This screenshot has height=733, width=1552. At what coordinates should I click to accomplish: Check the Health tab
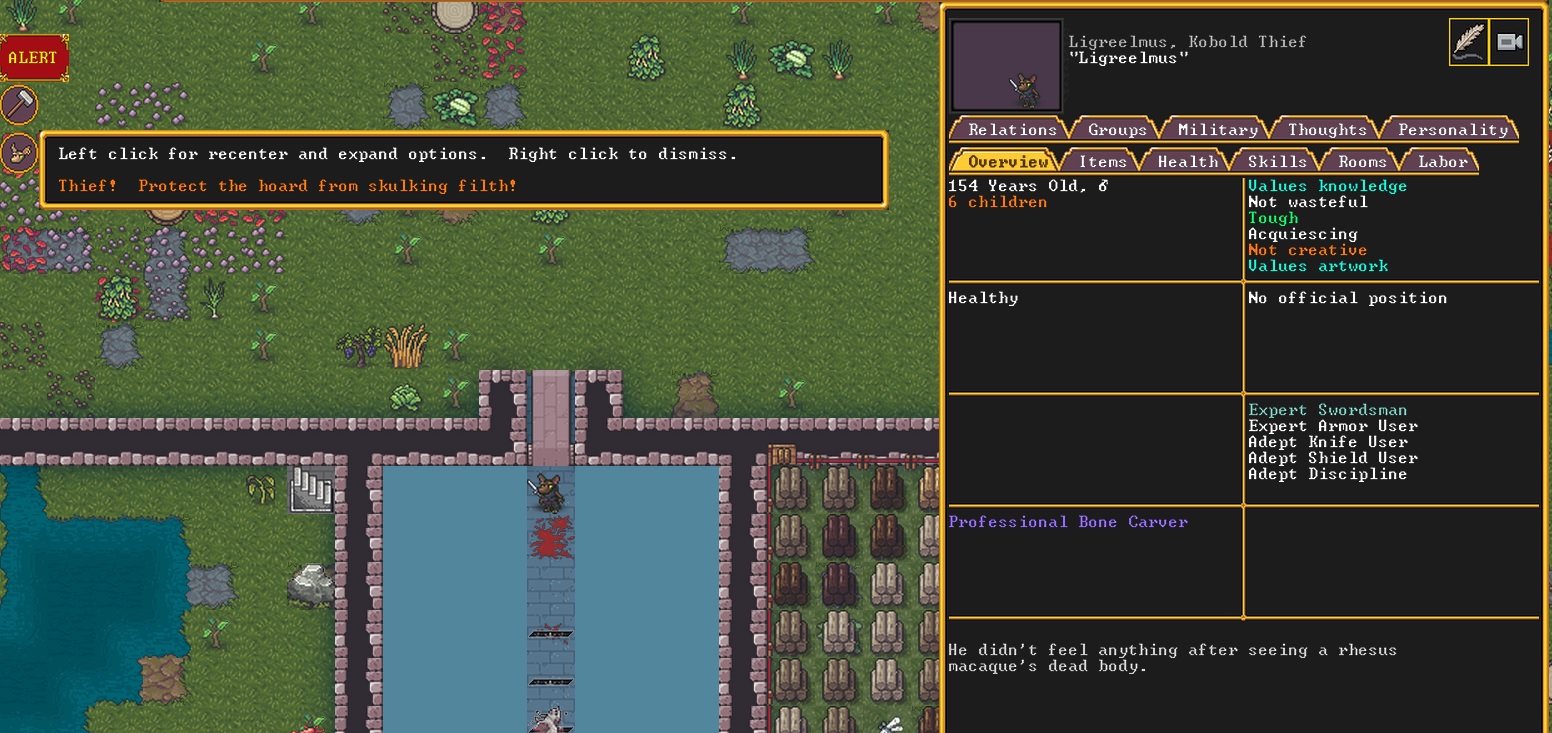pos(1188,160)
